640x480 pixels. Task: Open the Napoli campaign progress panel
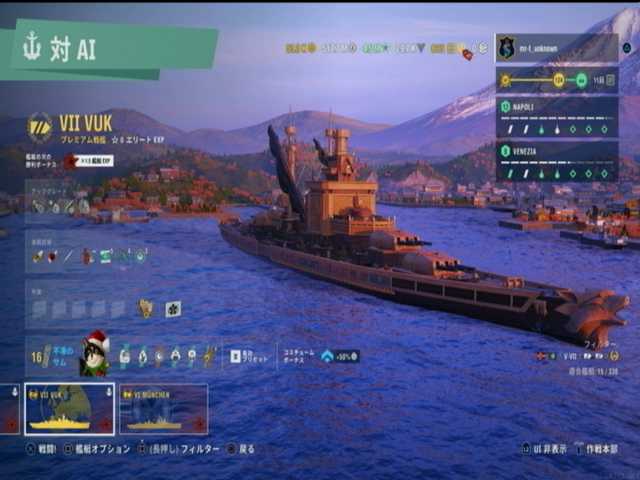pos(556,118)
